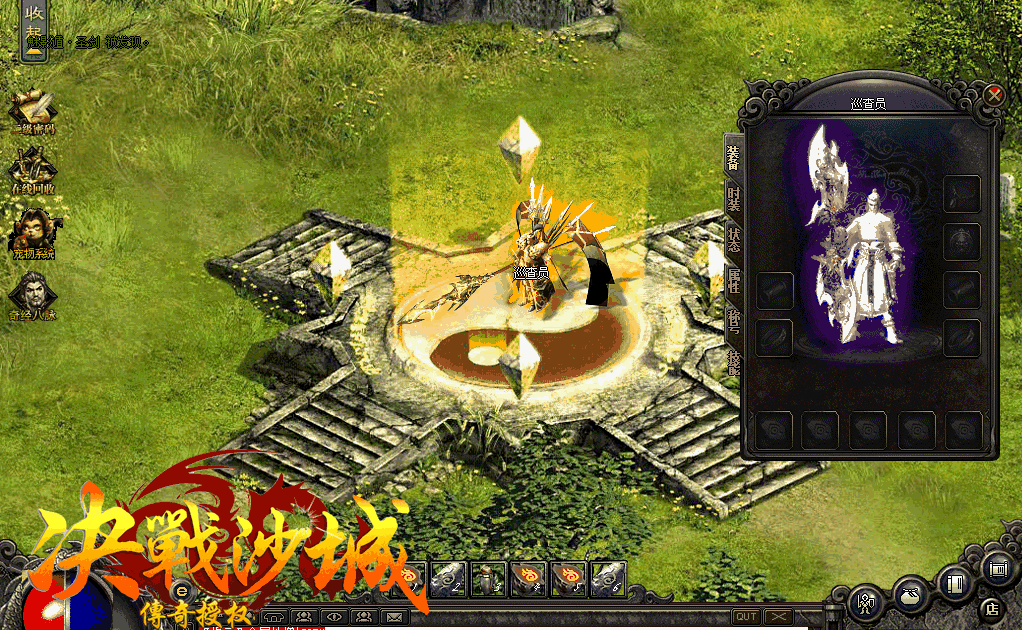
Task: Open the 二级密码 secondary password icon
Action: pos(33,111)
